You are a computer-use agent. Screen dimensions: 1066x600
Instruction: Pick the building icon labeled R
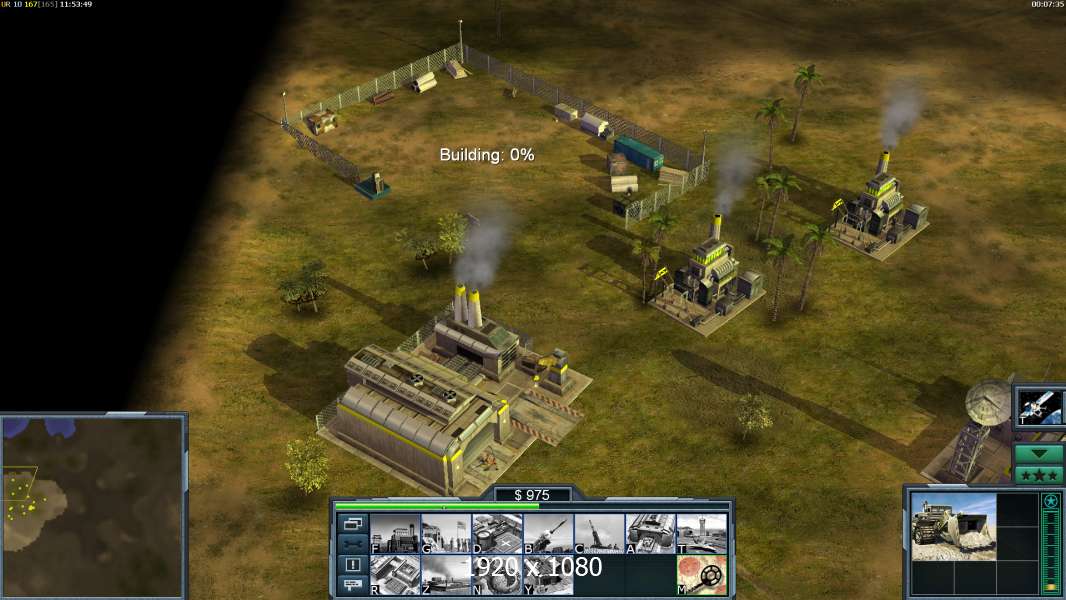pos(394,575)
